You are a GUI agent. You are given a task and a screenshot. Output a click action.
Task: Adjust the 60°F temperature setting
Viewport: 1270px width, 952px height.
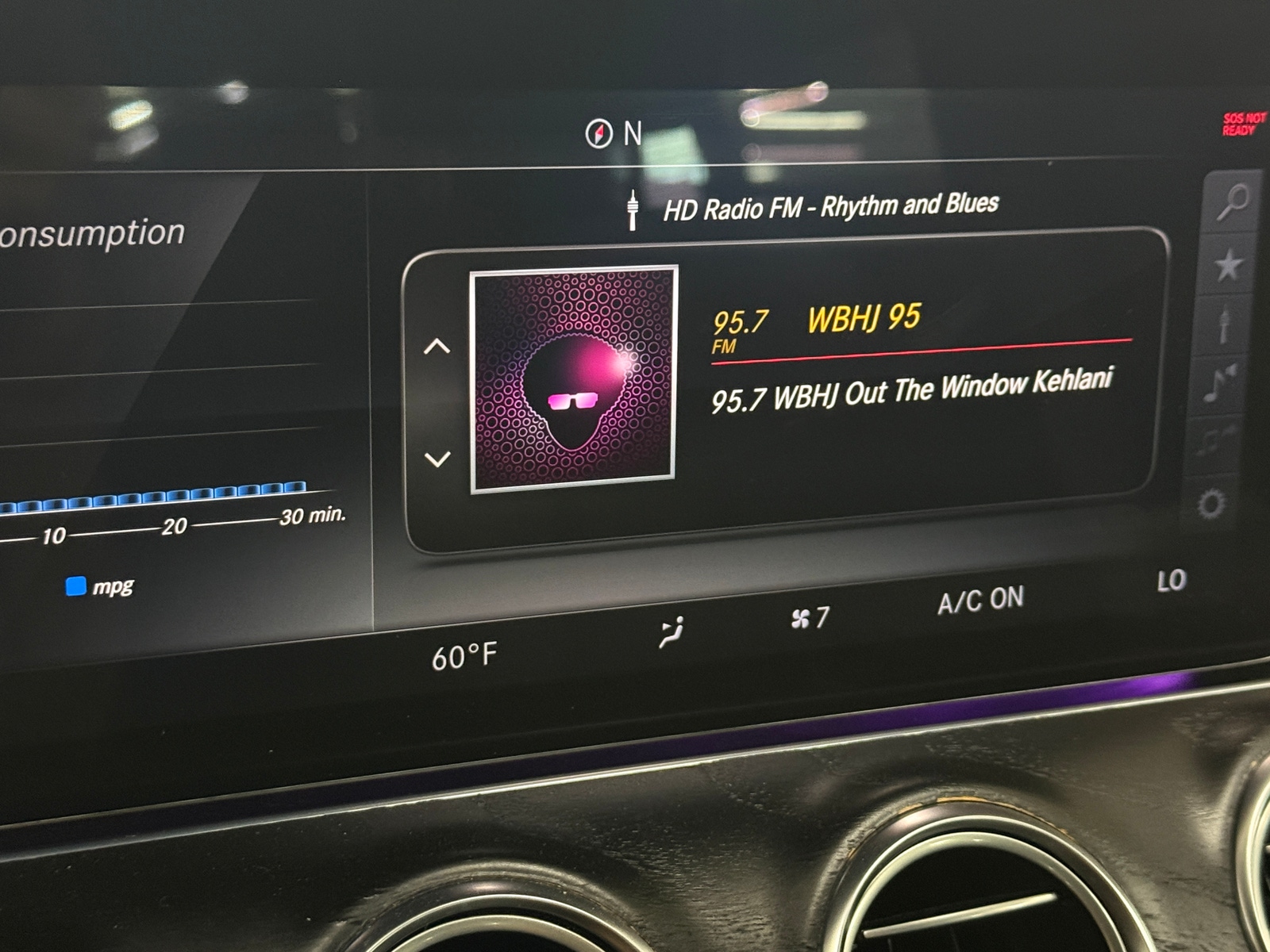[x=464, y=657]
